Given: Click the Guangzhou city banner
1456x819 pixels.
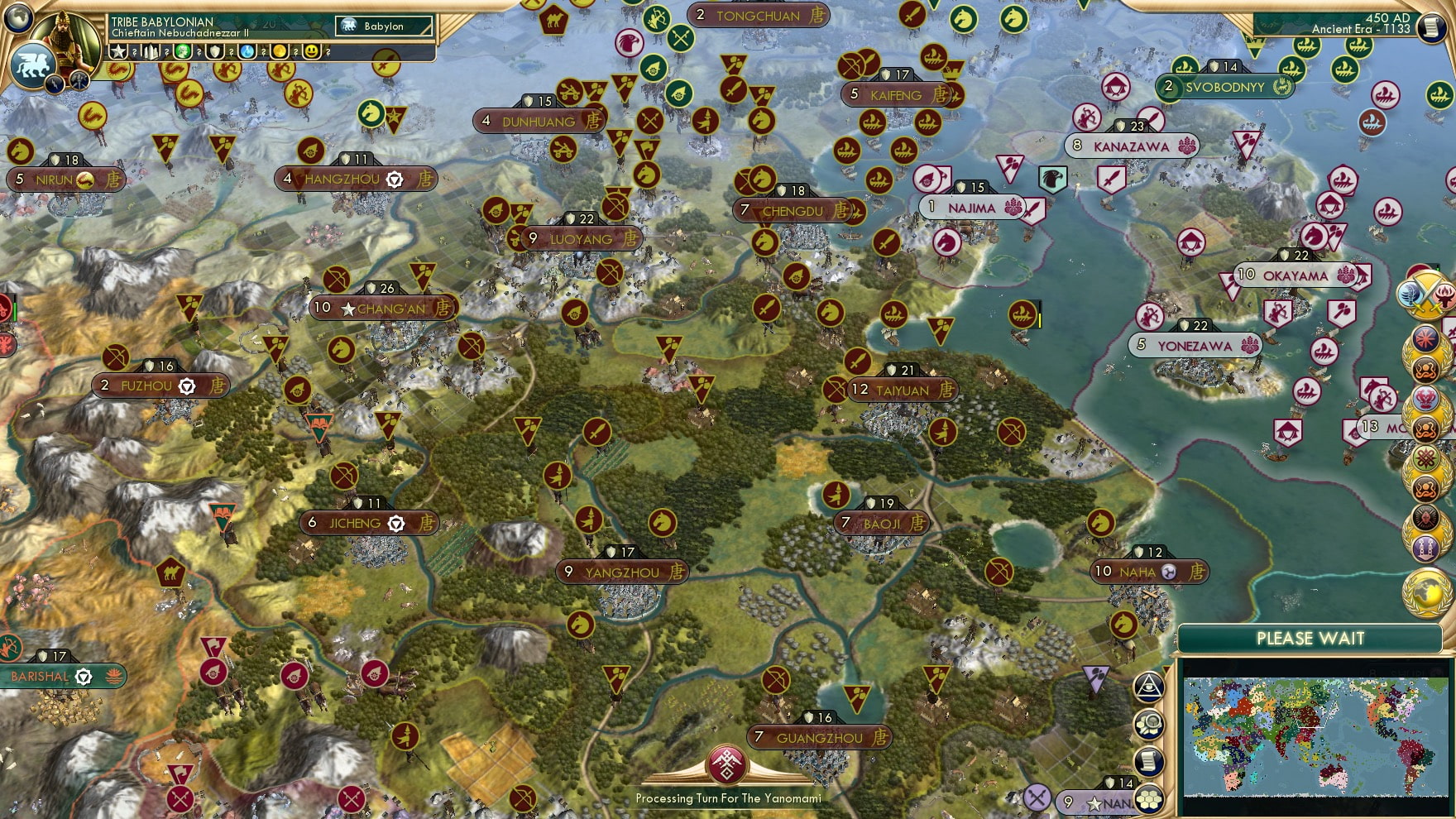Looking at the screenshot, I should coord(821,737).
